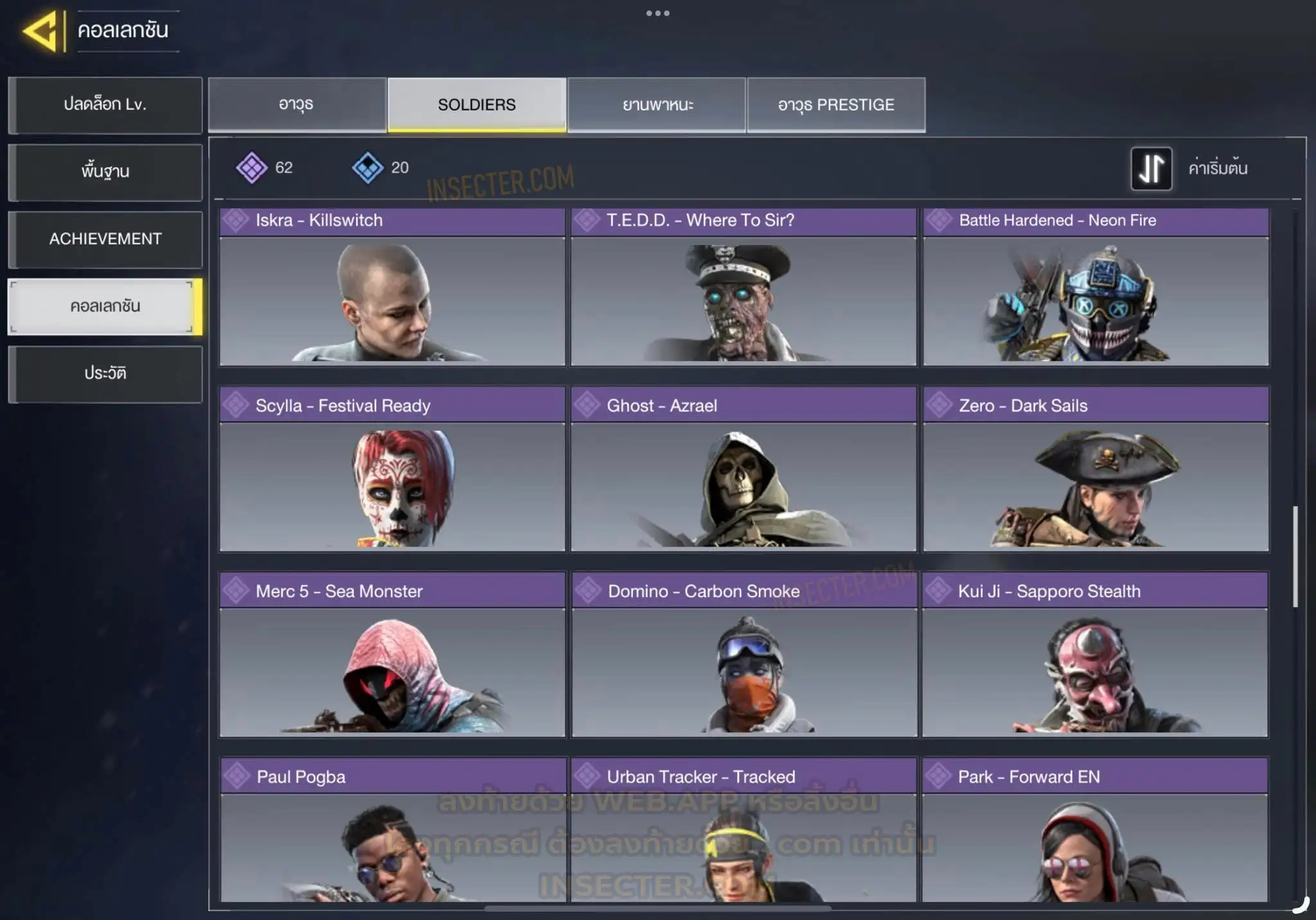
Task: Pick Battle Hardened - Neon Fire skin
Action: click(1096, 287)
